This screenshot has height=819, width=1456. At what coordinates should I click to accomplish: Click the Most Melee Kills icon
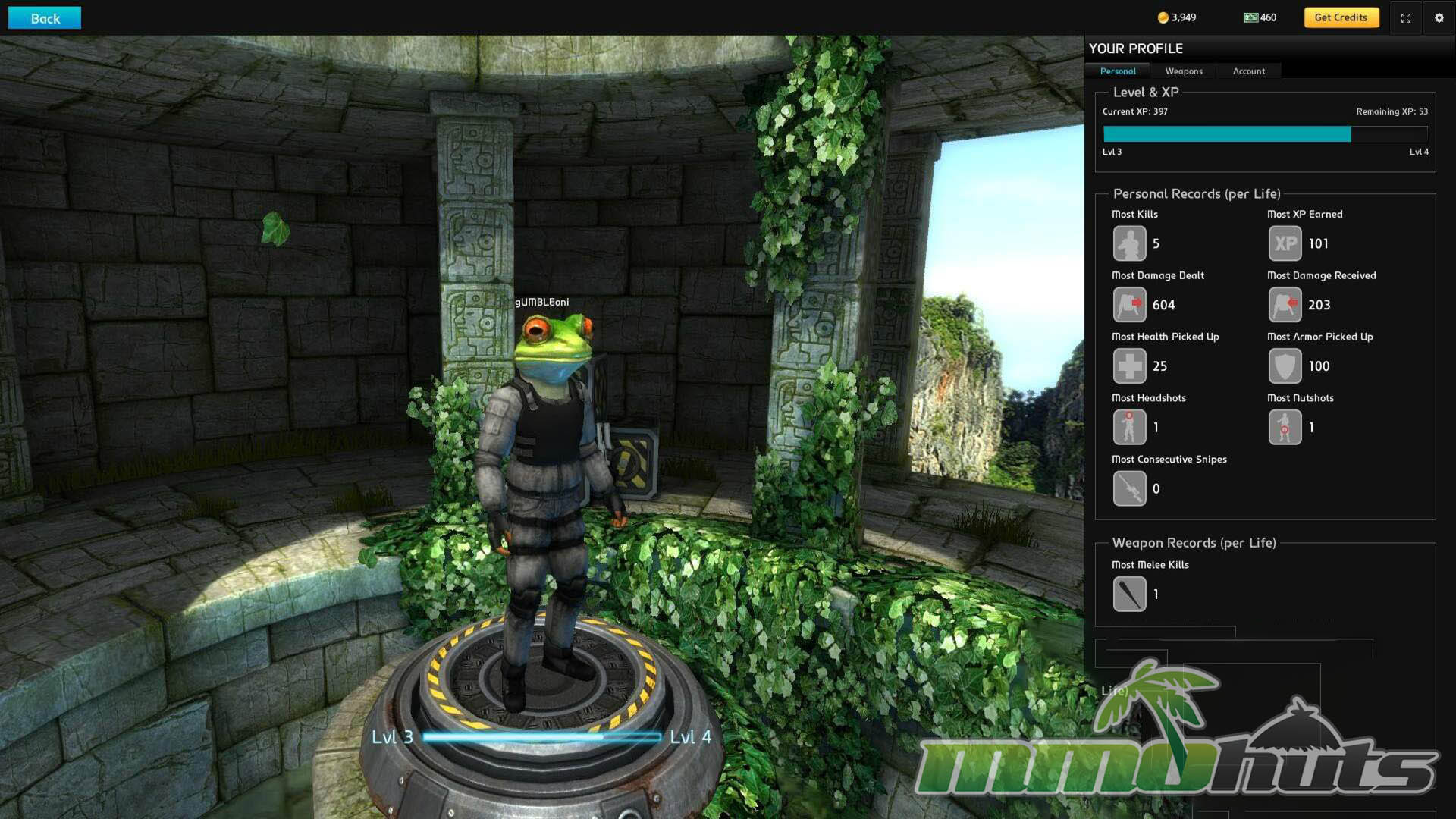1129,595
